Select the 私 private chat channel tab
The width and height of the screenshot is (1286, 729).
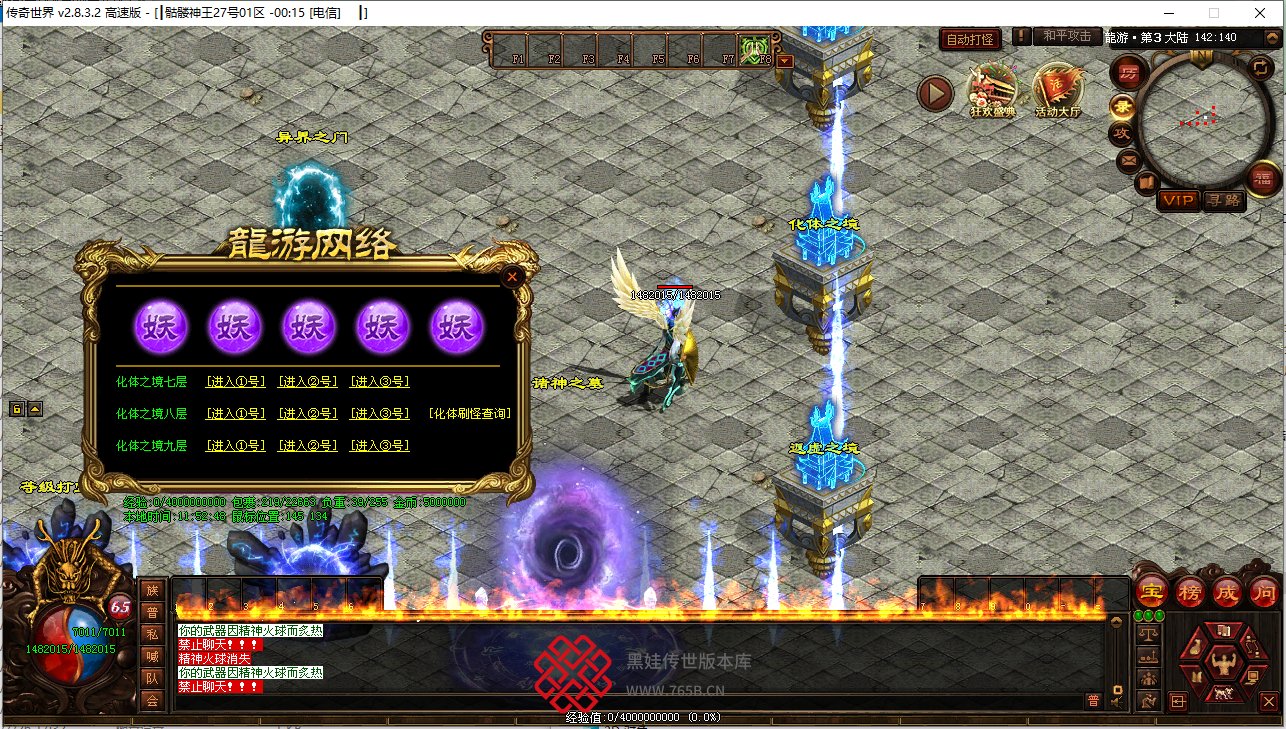tap(152, 634)
